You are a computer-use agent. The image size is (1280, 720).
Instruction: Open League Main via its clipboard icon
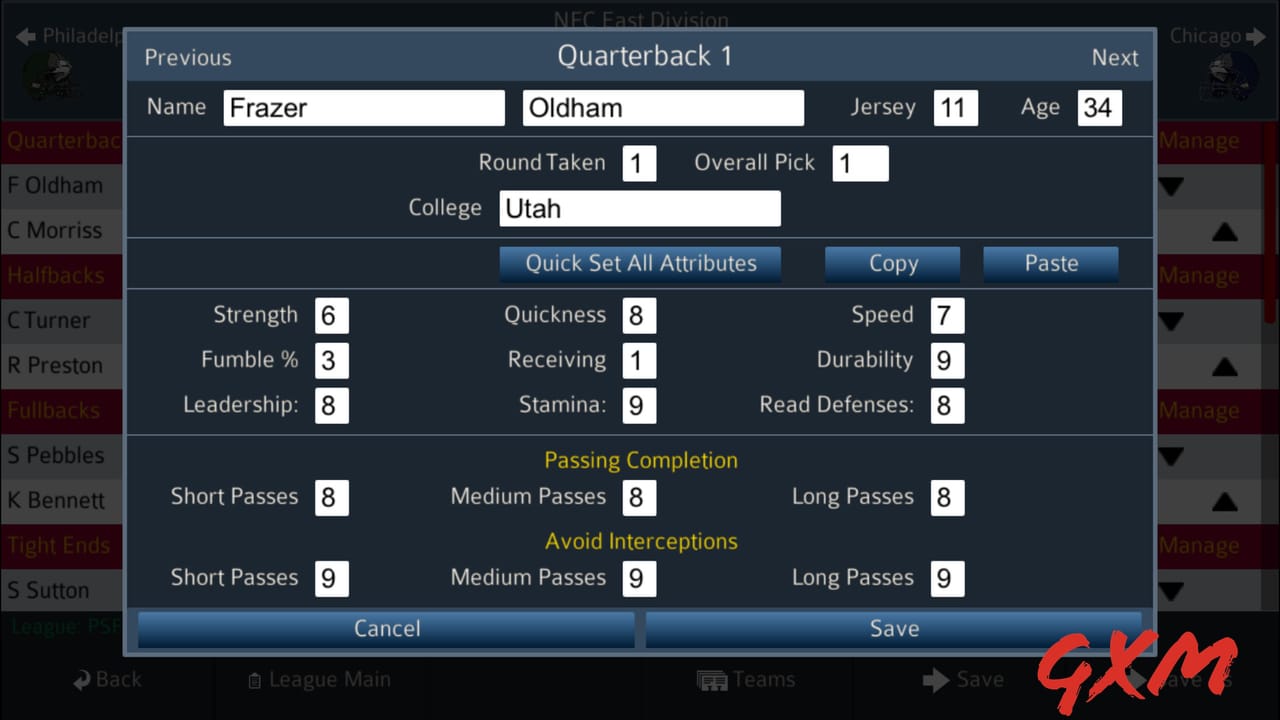click(253, 679)
